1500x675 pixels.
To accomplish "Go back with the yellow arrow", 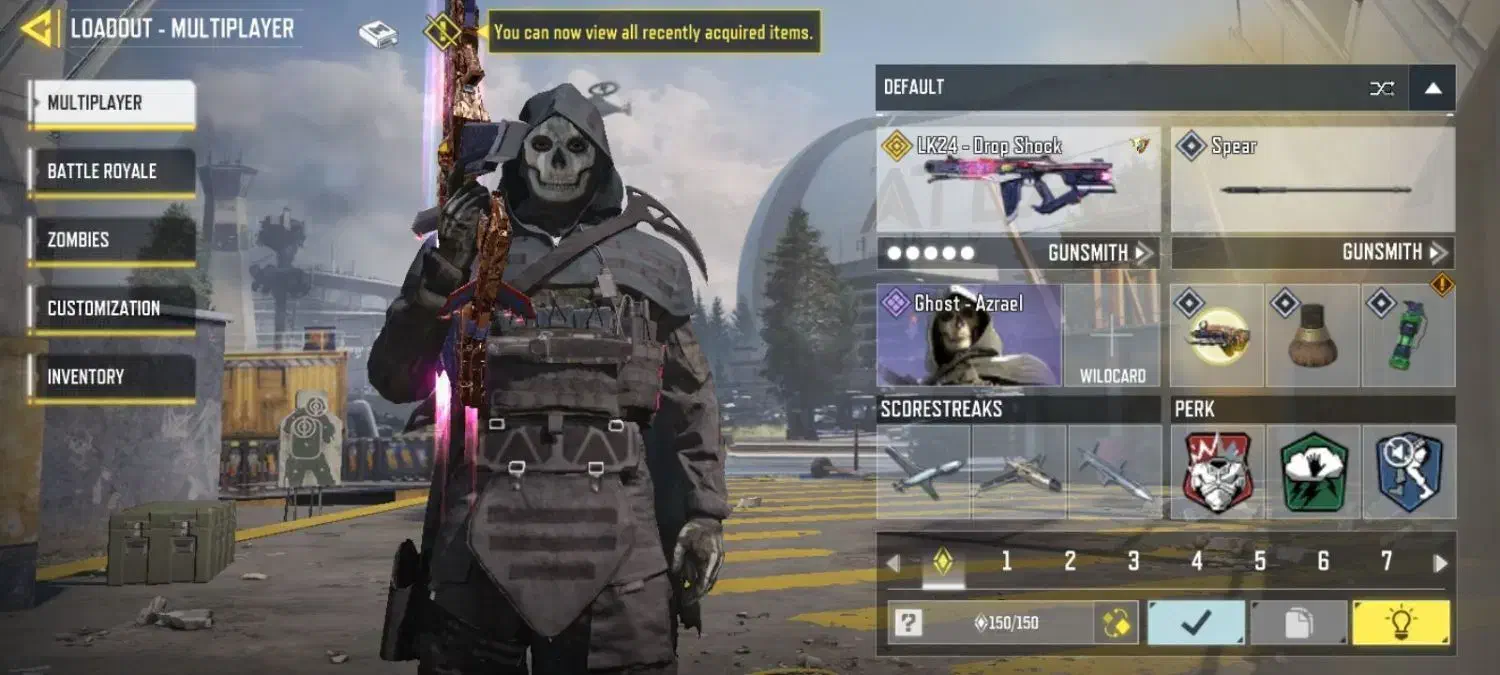I will click(x=38, y=29).
